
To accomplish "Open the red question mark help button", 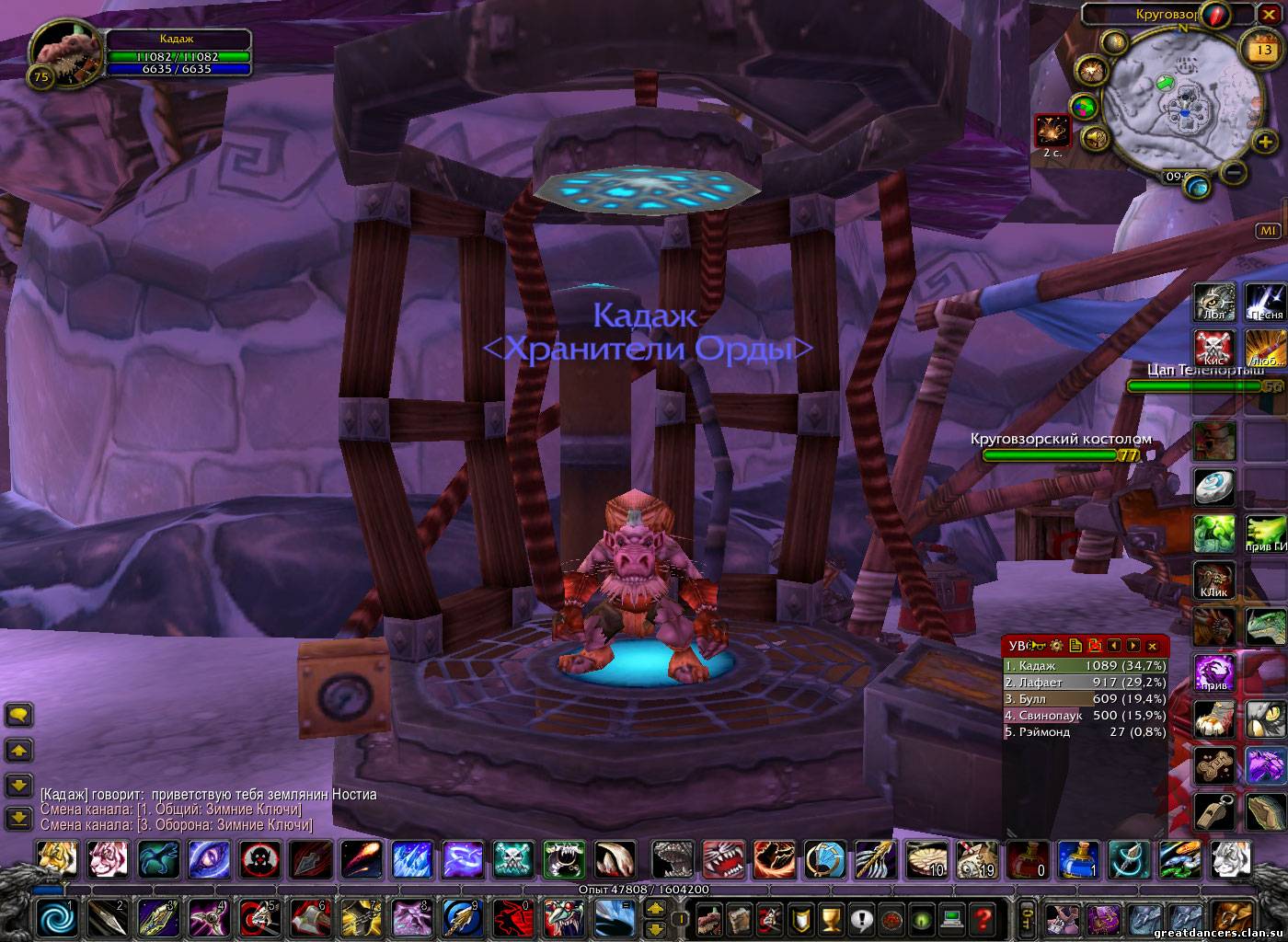I will (983, 917).
